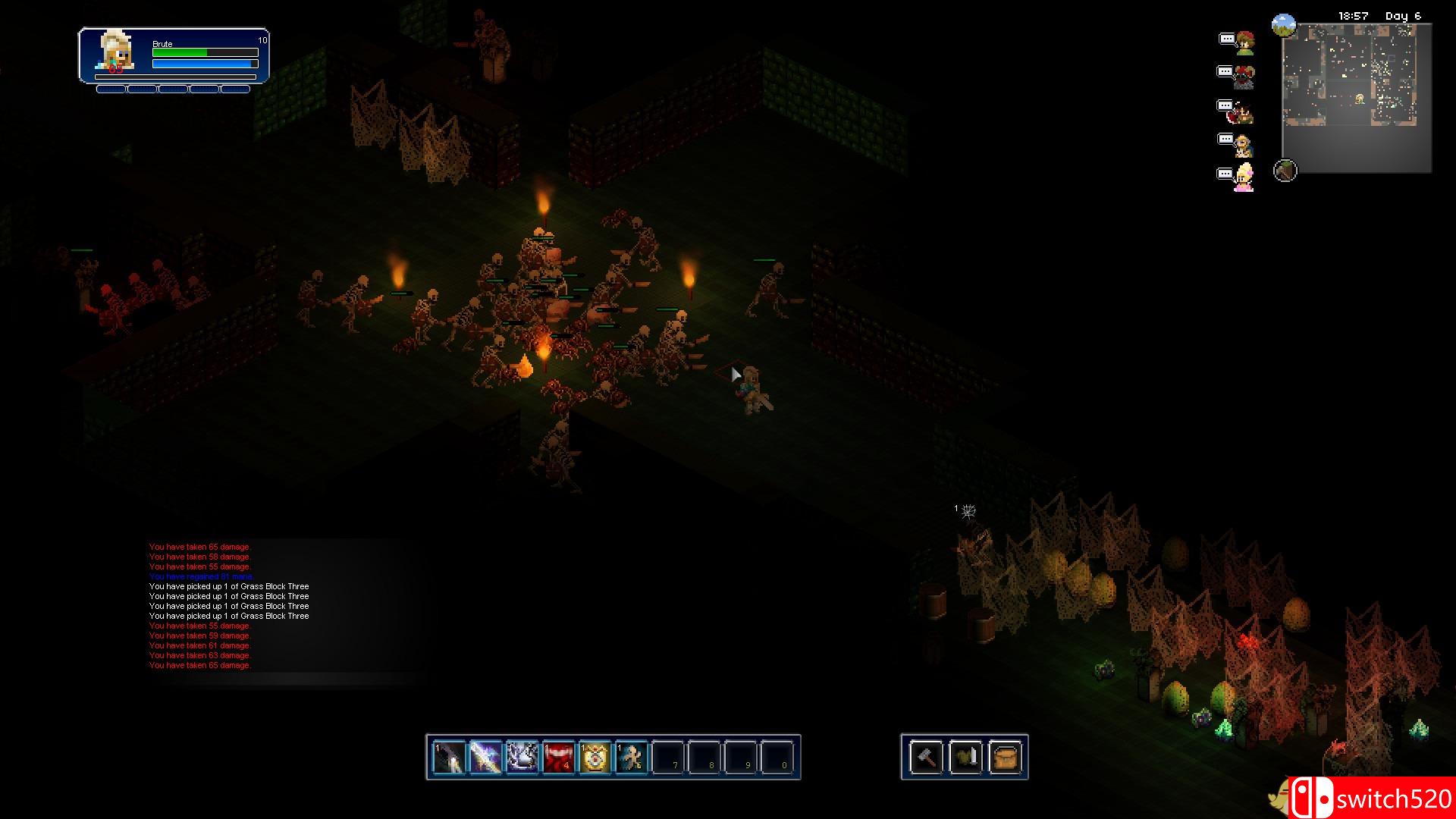Click the dungeon minimap
The width and height of the screenshot is (1456, 819).
1356,97
